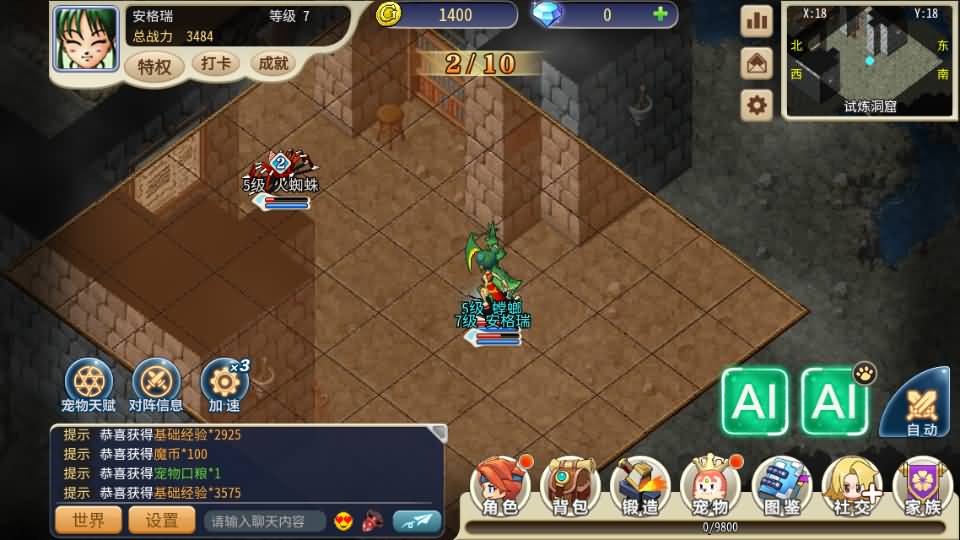Open the 成就 achievements button
Screen dimensions: 960x540
pos(273,64)
